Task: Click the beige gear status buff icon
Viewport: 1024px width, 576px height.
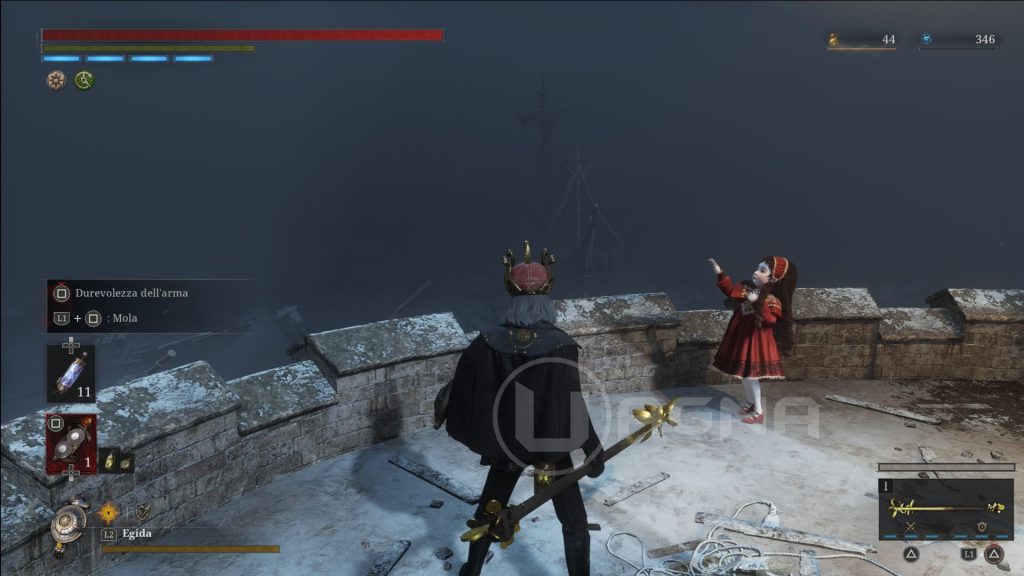Action: point(56,80)
